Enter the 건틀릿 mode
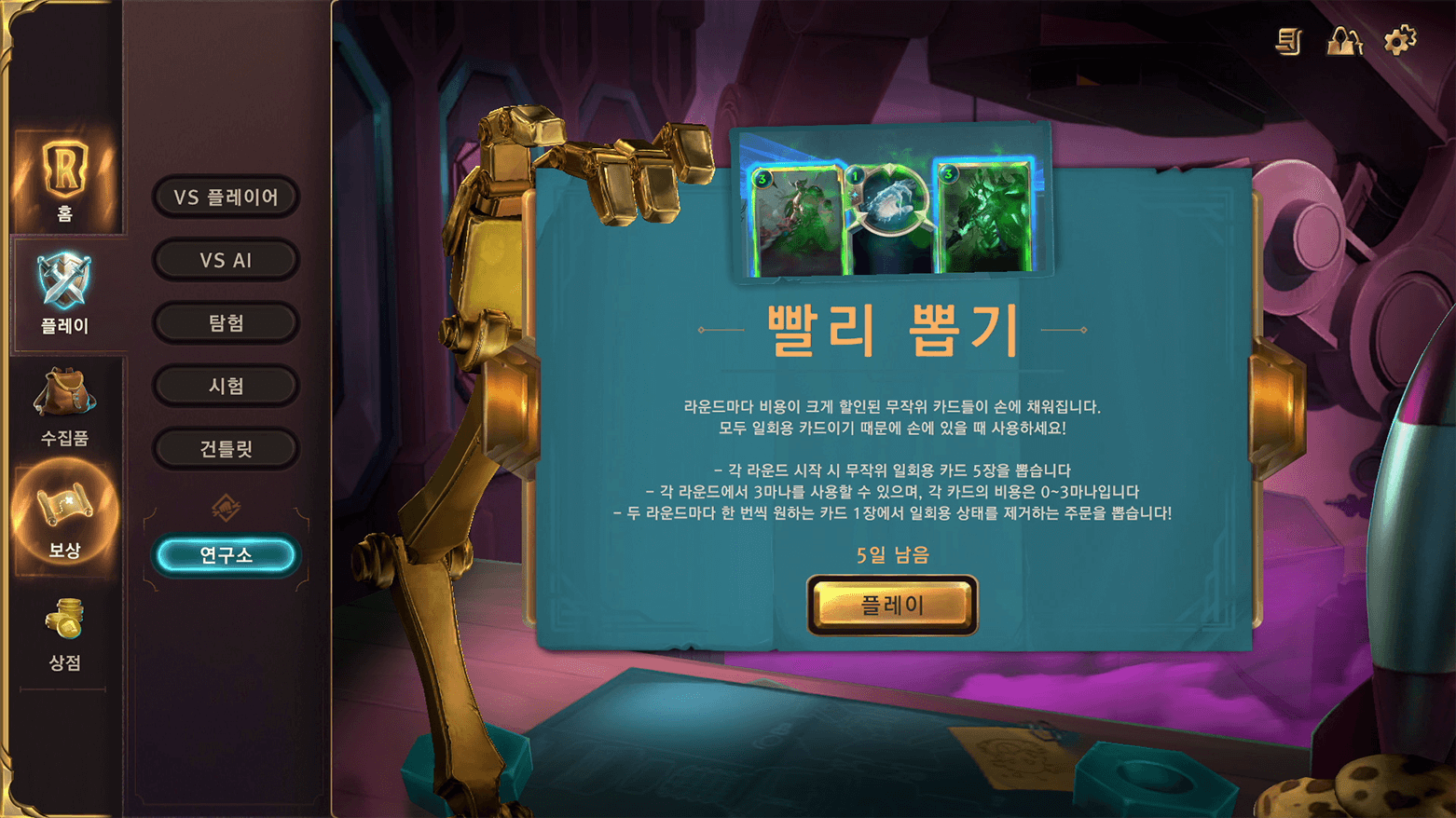 (226, 447)
